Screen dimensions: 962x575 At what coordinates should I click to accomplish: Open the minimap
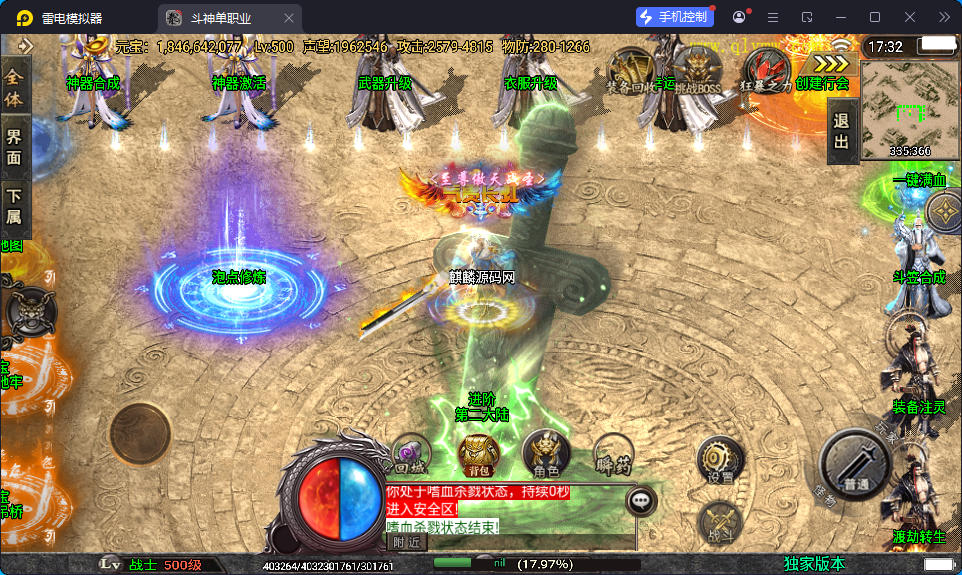click(908, 108)
